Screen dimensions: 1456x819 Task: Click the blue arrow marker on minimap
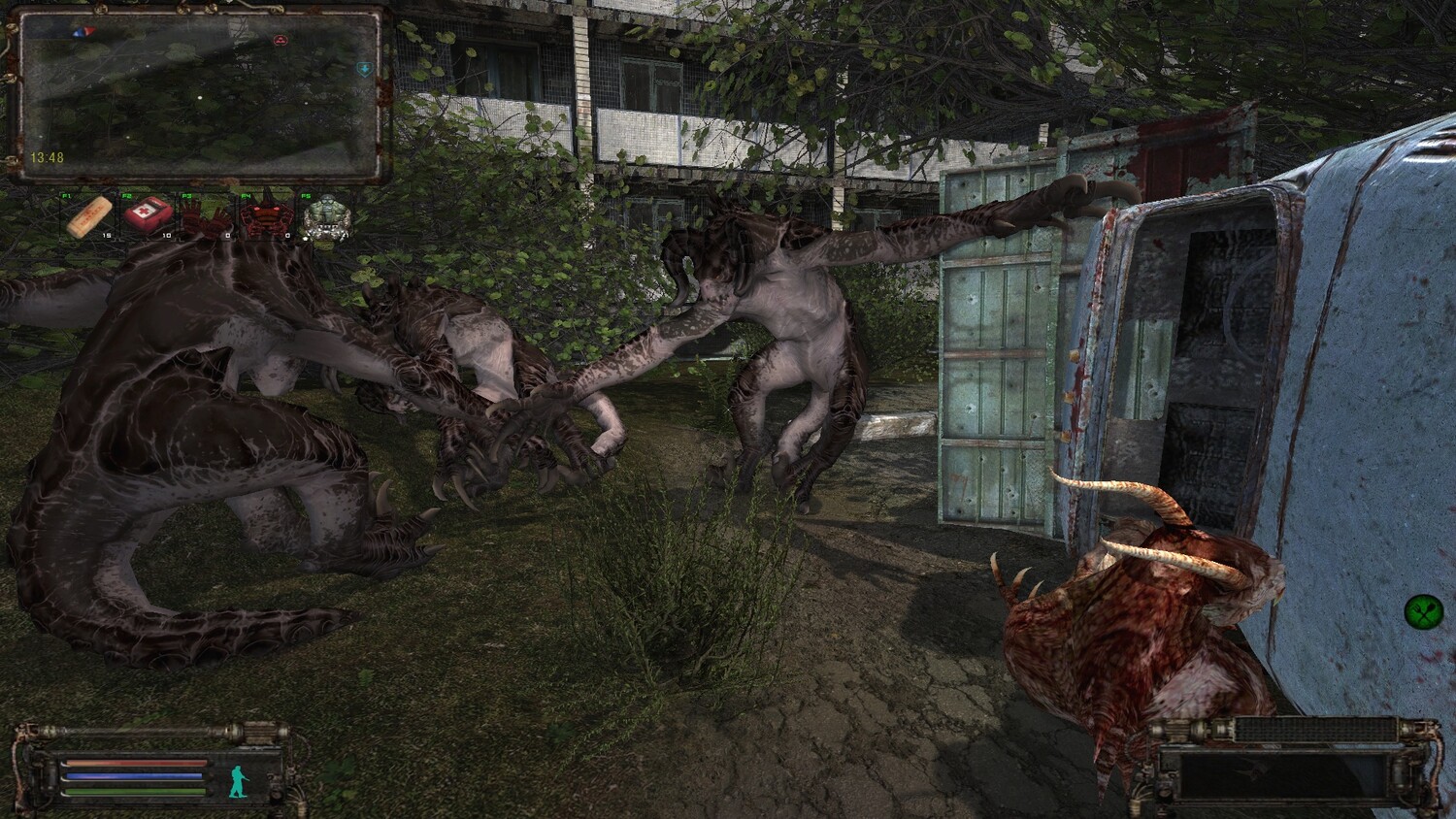pyautogui.click(x=363, y=69)
